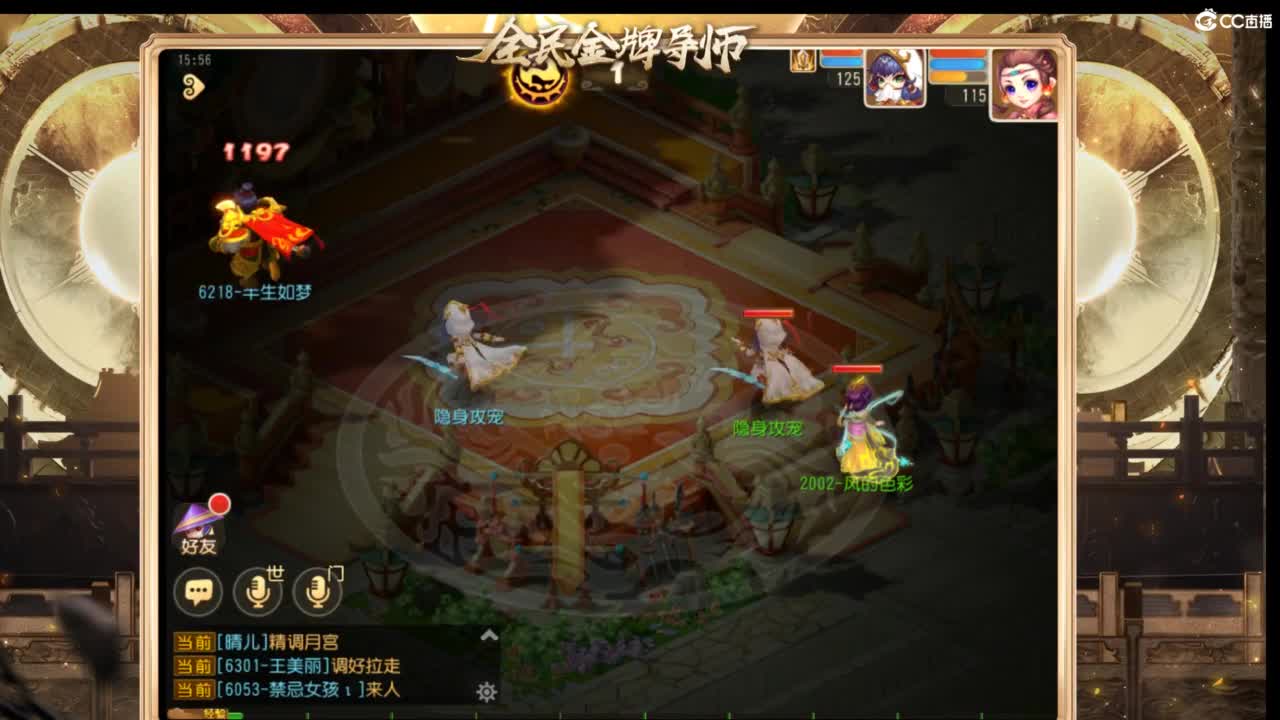Toggle the 门 sect voice microphone
The image size is (1280, 720).
click(x=319, y=593)
